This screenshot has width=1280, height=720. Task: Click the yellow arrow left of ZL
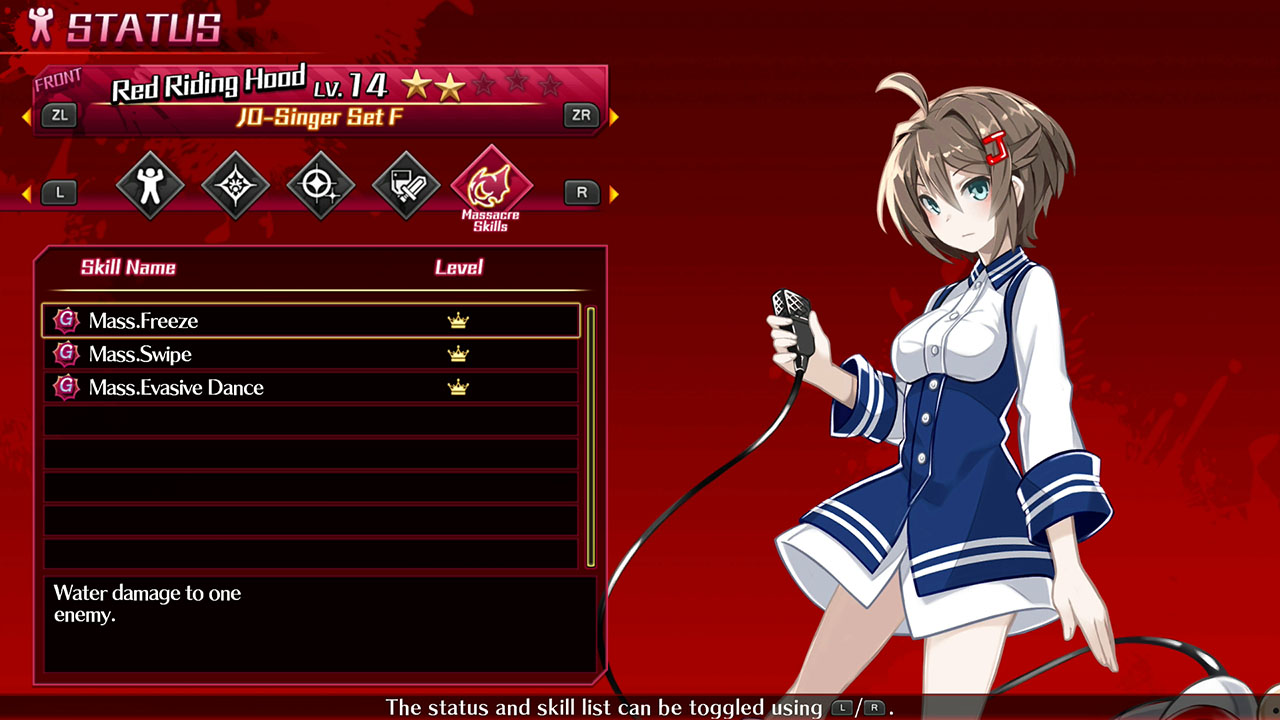coord(27,116)
